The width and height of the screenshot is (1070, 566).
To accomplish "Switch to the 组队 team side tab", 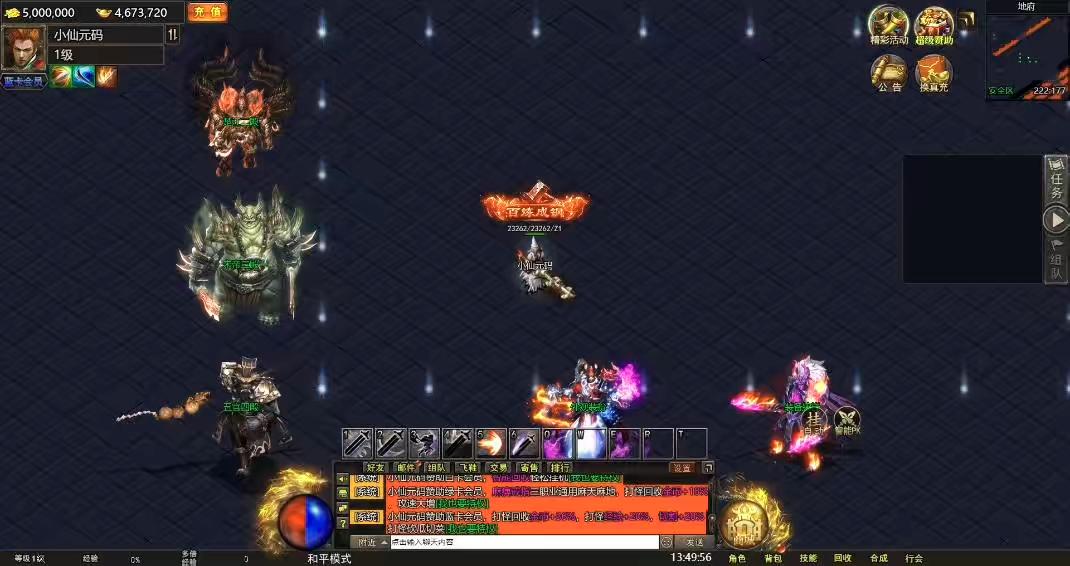I will [x=1056, y=260].
